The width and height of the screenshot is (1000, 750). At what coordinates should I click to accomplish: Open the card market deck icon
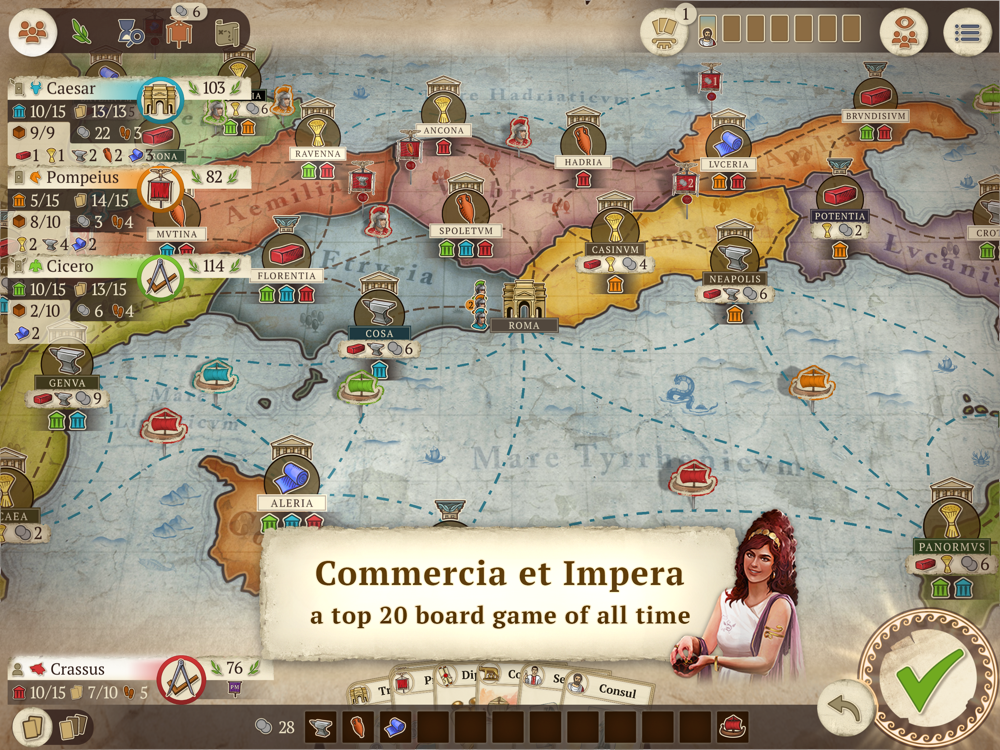[664, 33]
